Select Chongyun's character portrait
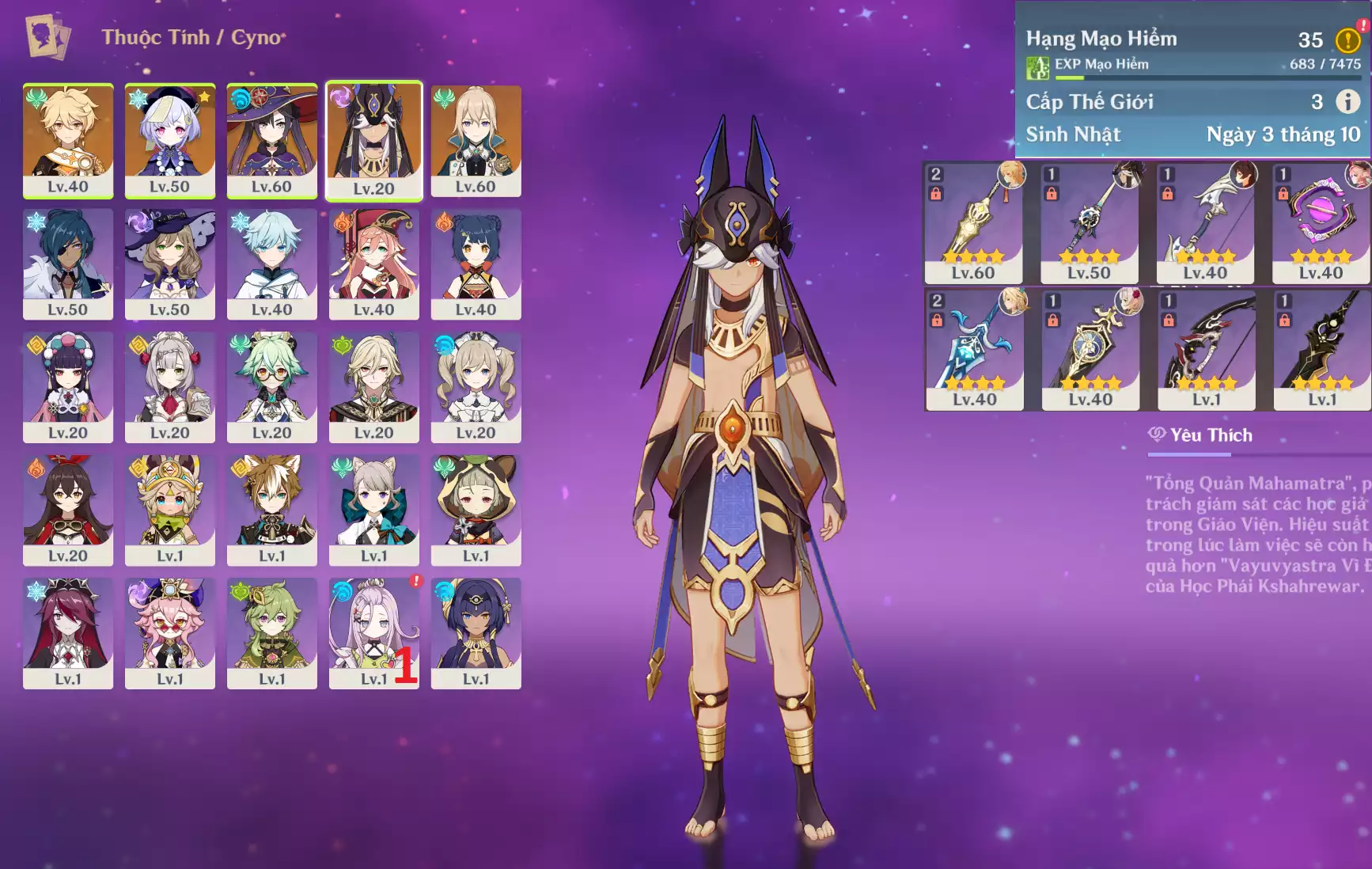Screen dimensions: 1372x869 pos(271,264)
